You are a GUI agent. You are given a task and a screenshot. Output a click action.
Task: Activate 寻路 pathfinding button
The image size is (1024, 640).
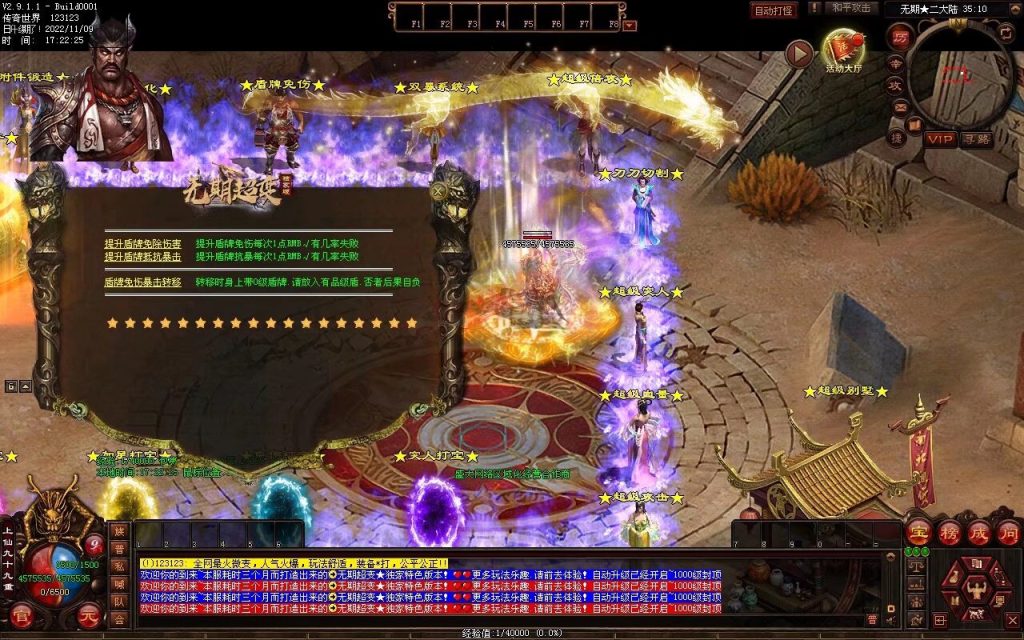click(x=976, y=139)
